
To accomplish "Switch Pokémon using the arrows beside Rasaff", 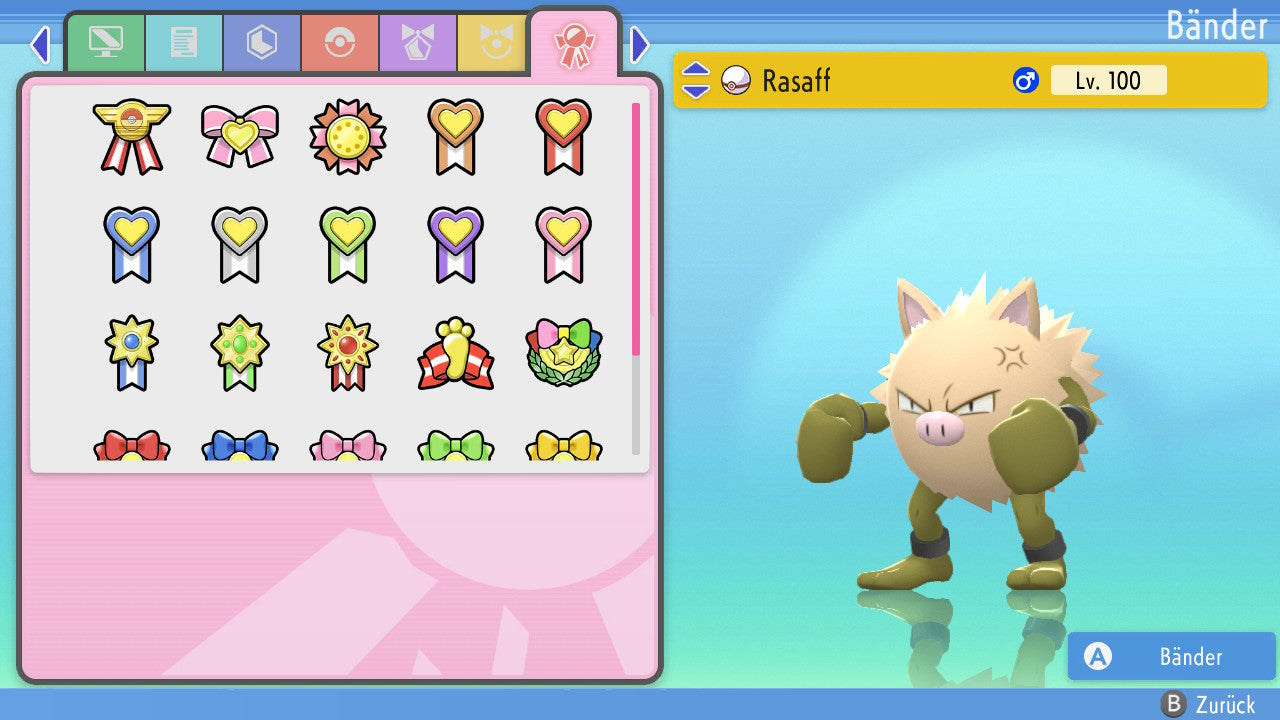I will tap(695, 81).
